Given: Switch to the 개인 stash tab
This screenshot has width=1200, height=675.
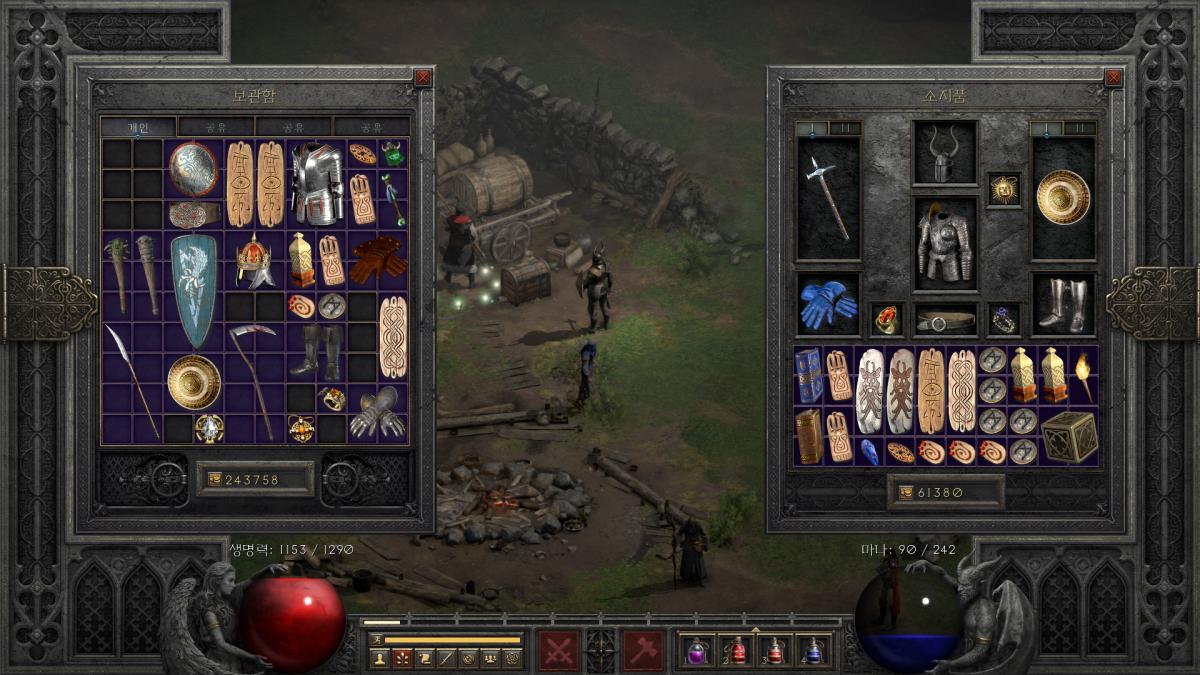Looking at the screenshot, I should coord(138,127).
